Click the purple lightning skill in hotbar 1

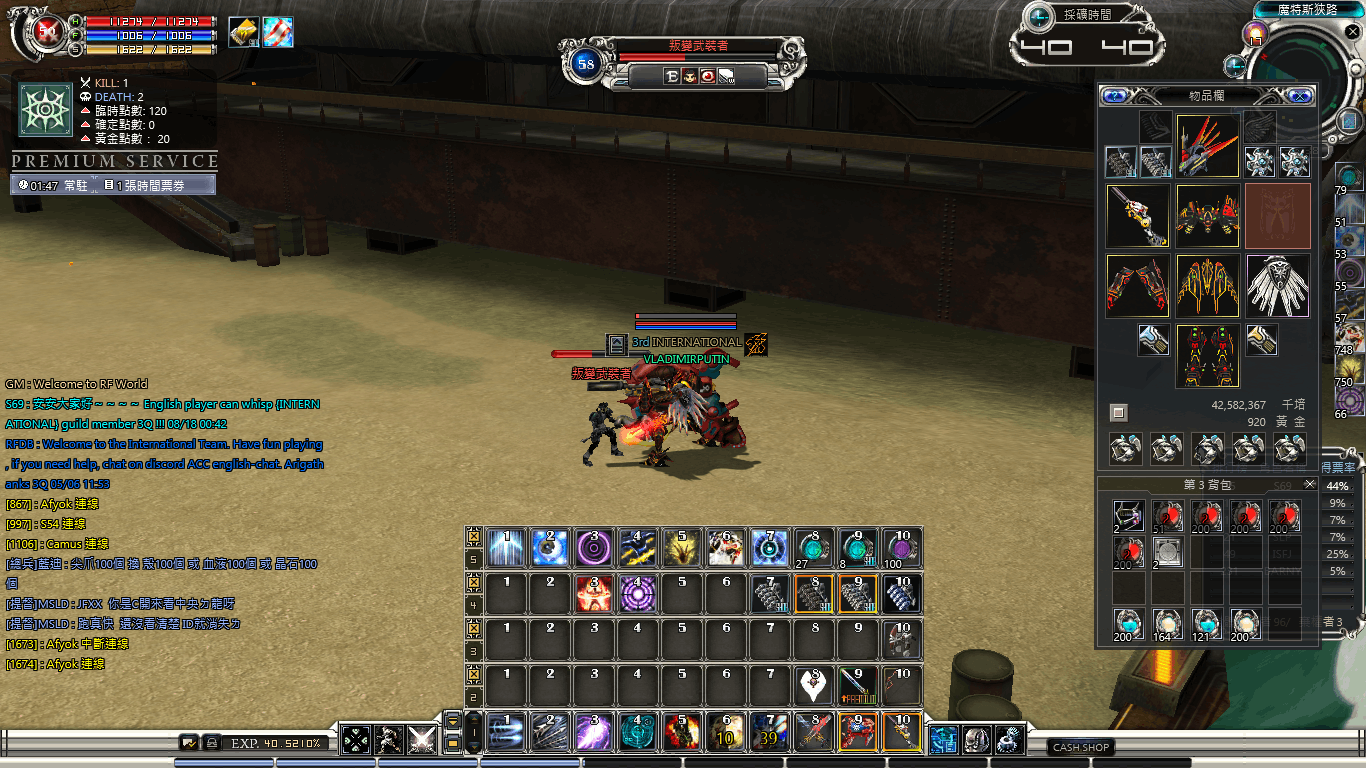tap(594, 733)
